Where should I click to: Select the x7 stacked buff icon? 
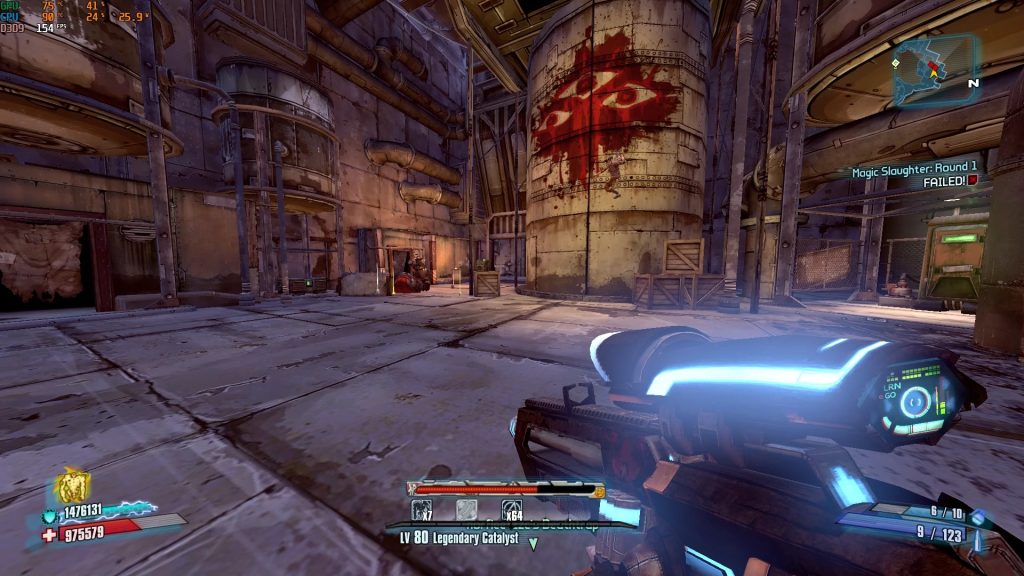(x=422, y=509)
